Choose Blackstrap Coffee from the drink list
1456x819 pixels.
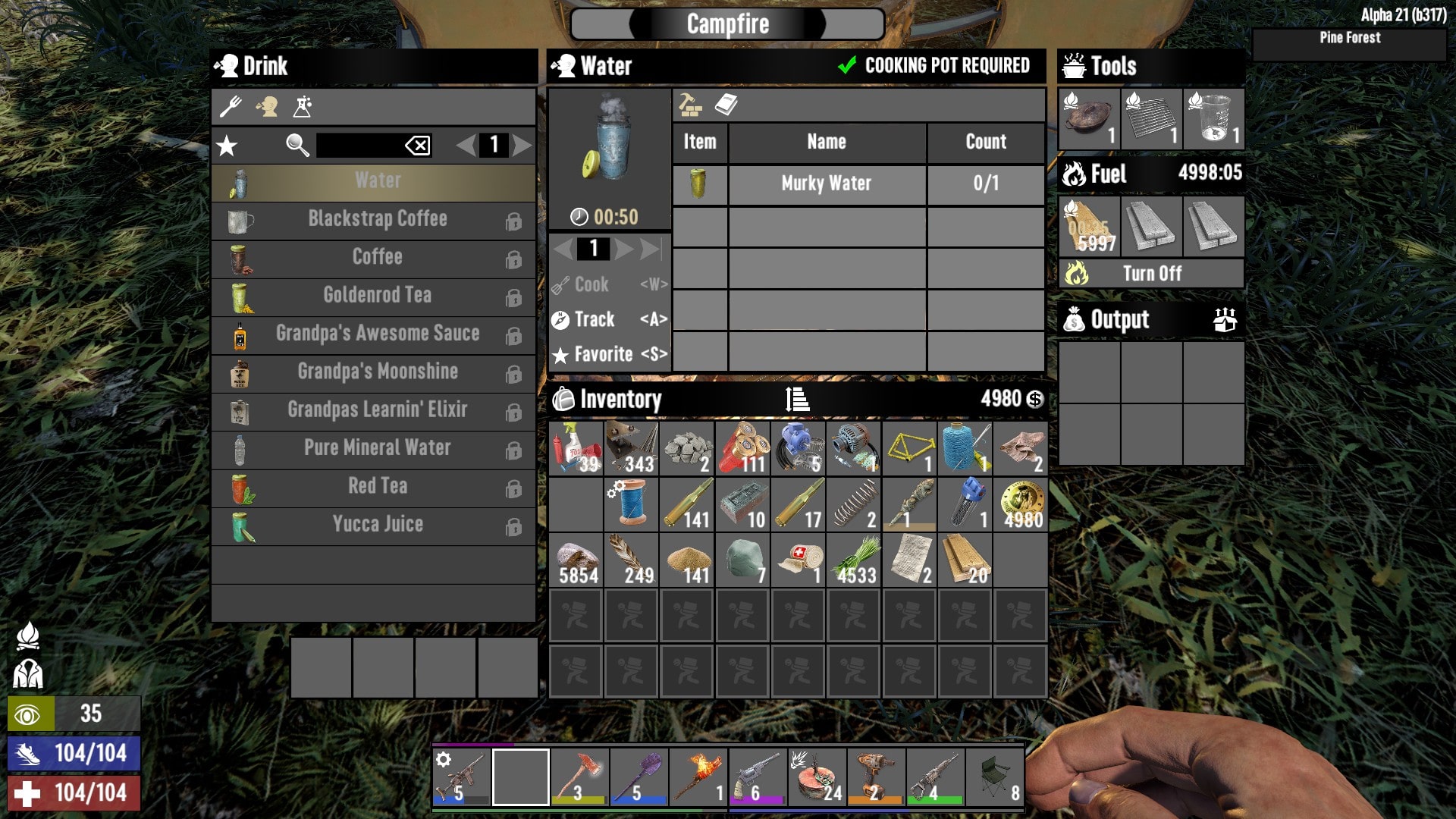pyautogui.click(x=377, y=220)
